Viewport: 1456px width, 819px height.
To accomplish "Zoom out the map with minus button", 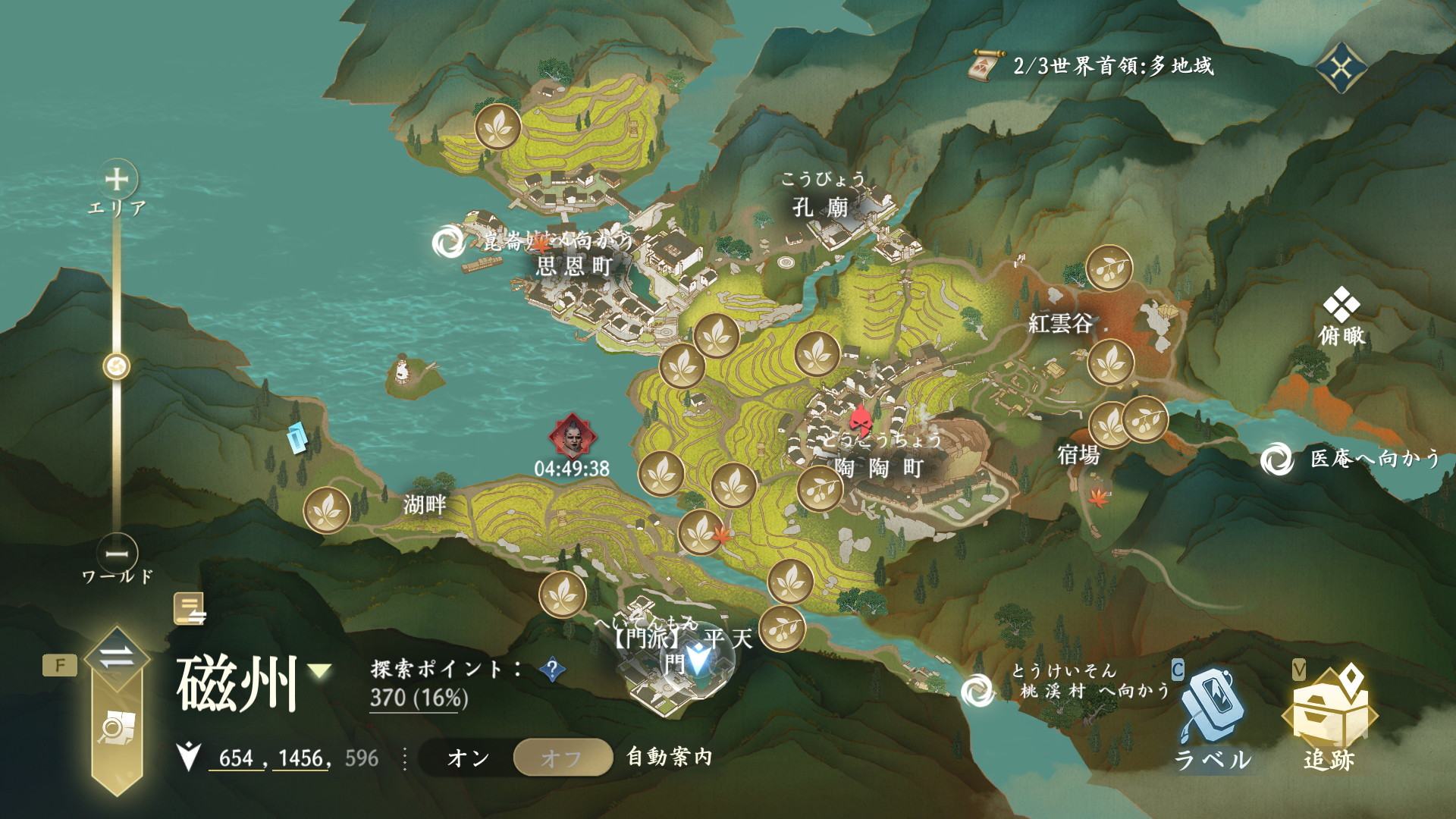I will click(117, 554).
